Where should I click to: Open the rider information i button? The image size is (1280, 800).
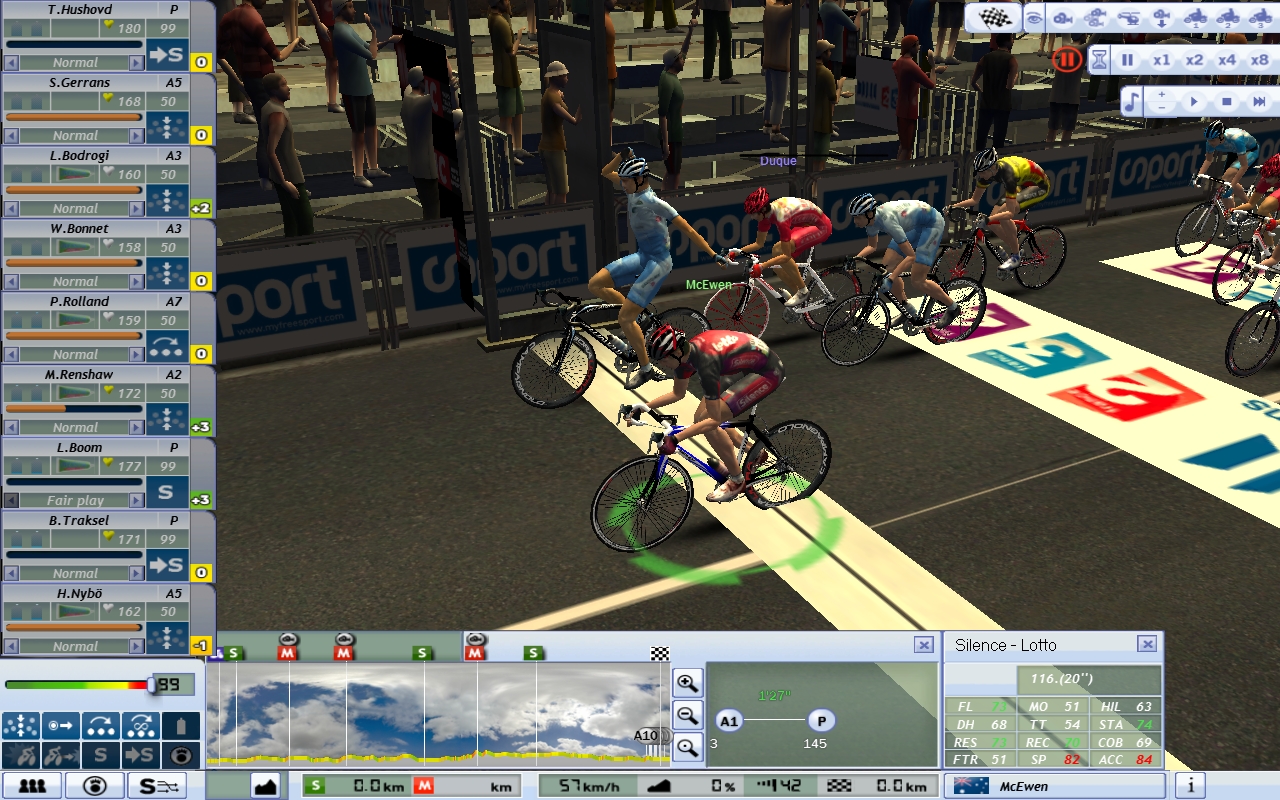click(x=1190, y=786)
